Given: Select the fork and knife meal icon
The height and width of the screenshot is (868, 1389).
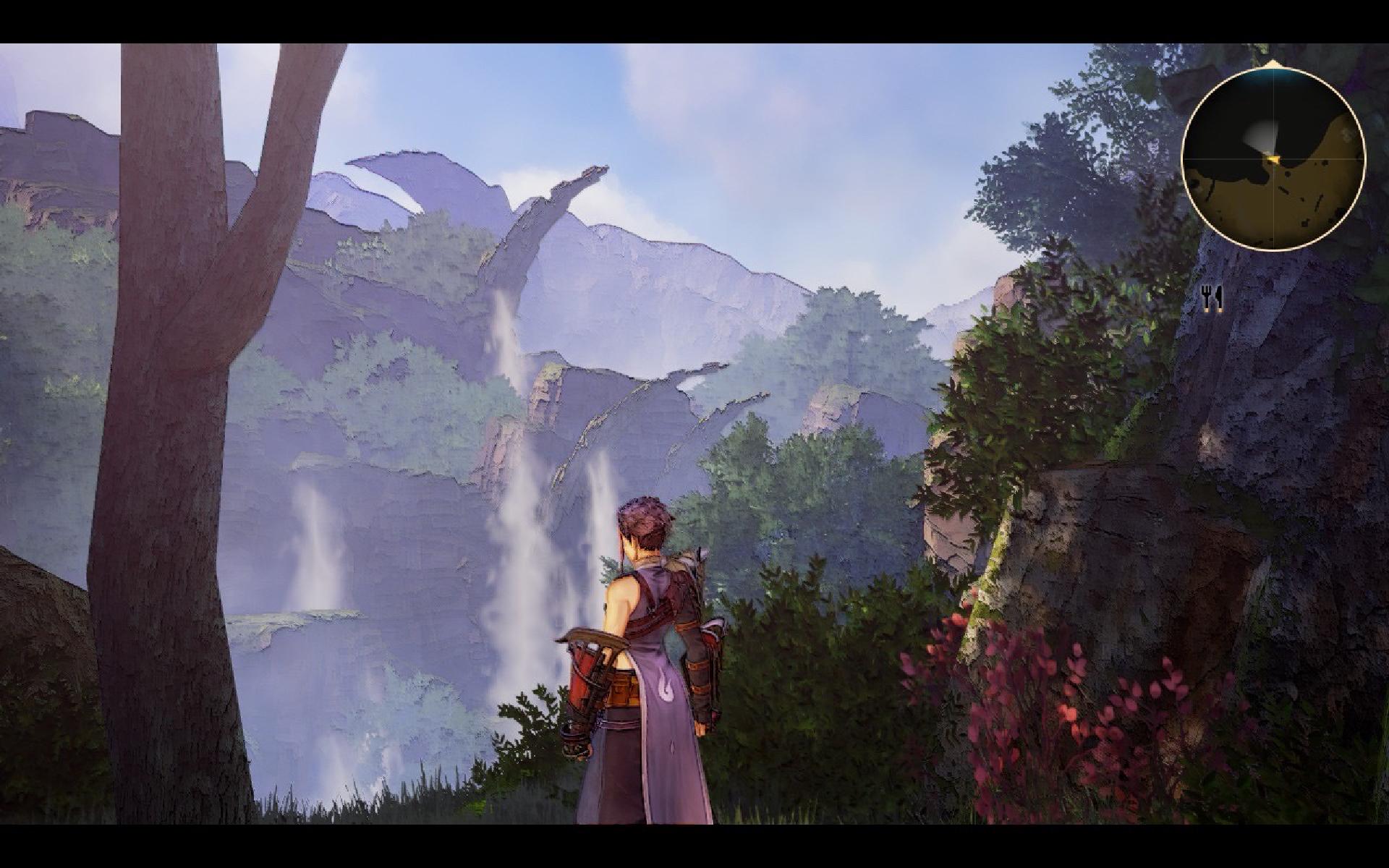Looking at the screenshot, I should click(x=1212, y=297).
